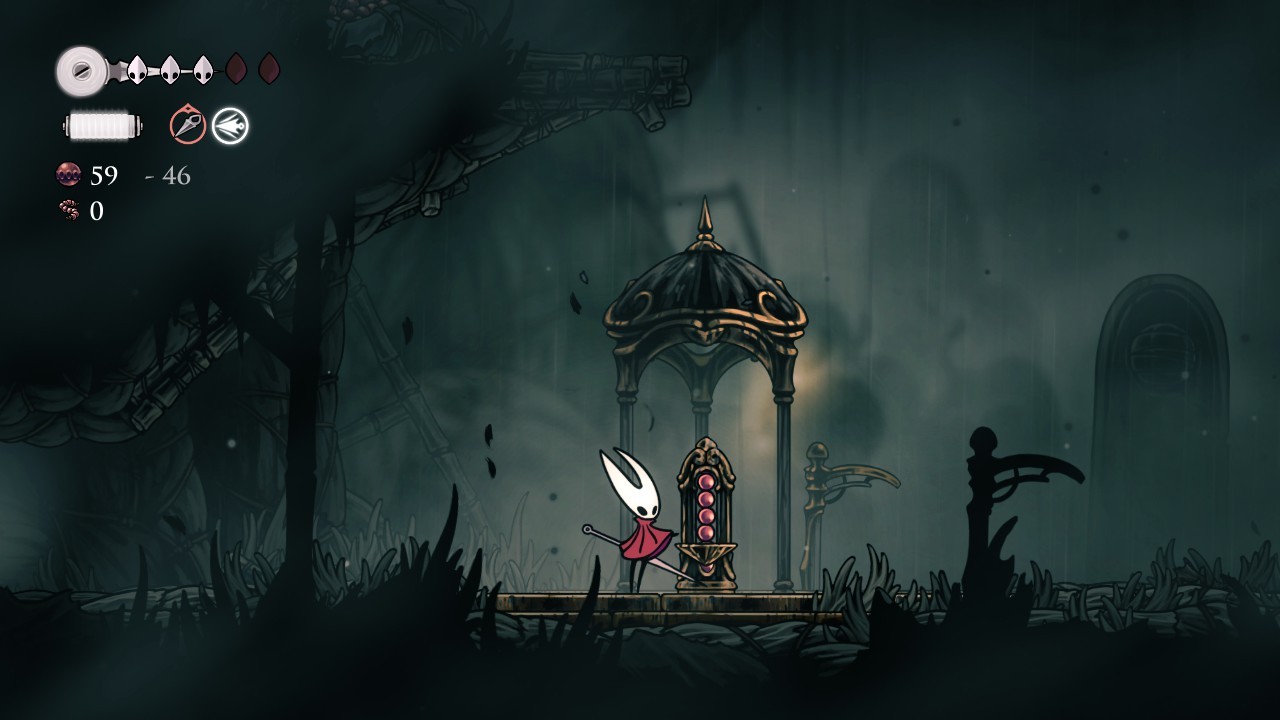Activate the white silk skill icon

point(230,125)
